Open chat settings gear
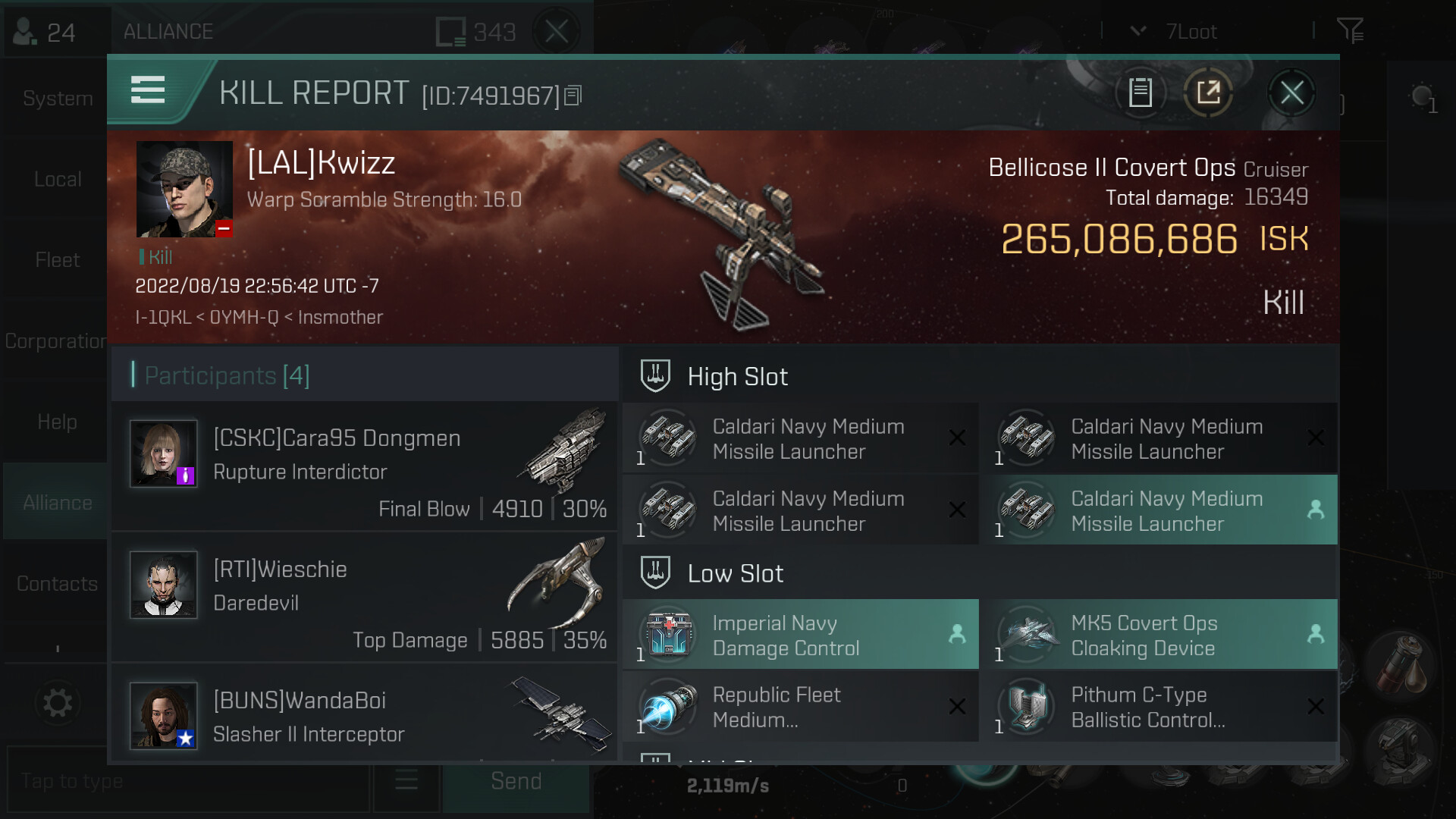Screen dimensions: 1456x819 pyautogui.click(x=57, y=703)
